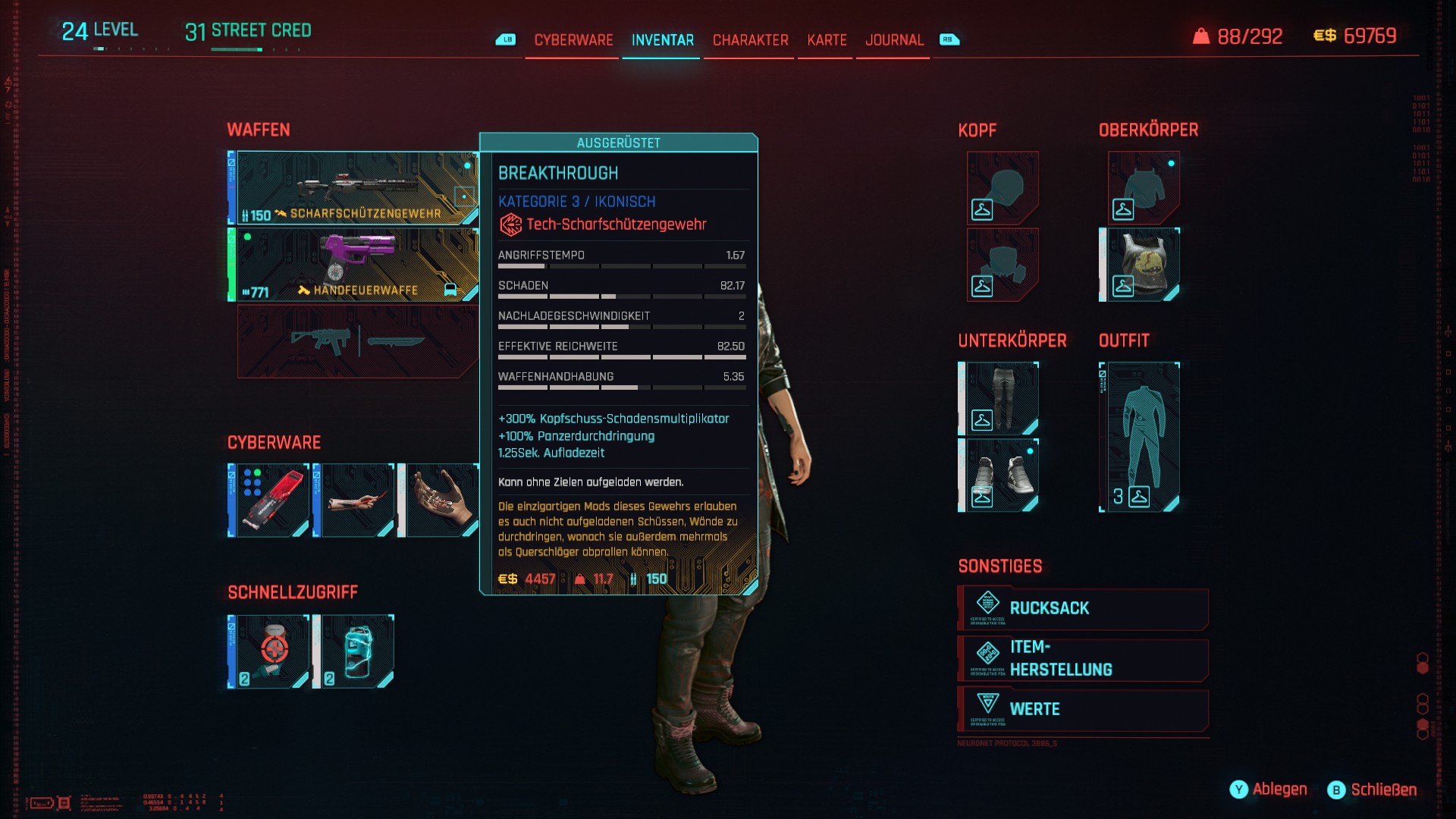Screen dimensions: 1456x819
Task: Switch to the Cyberware tab
Action: click(x=573, y=40)
